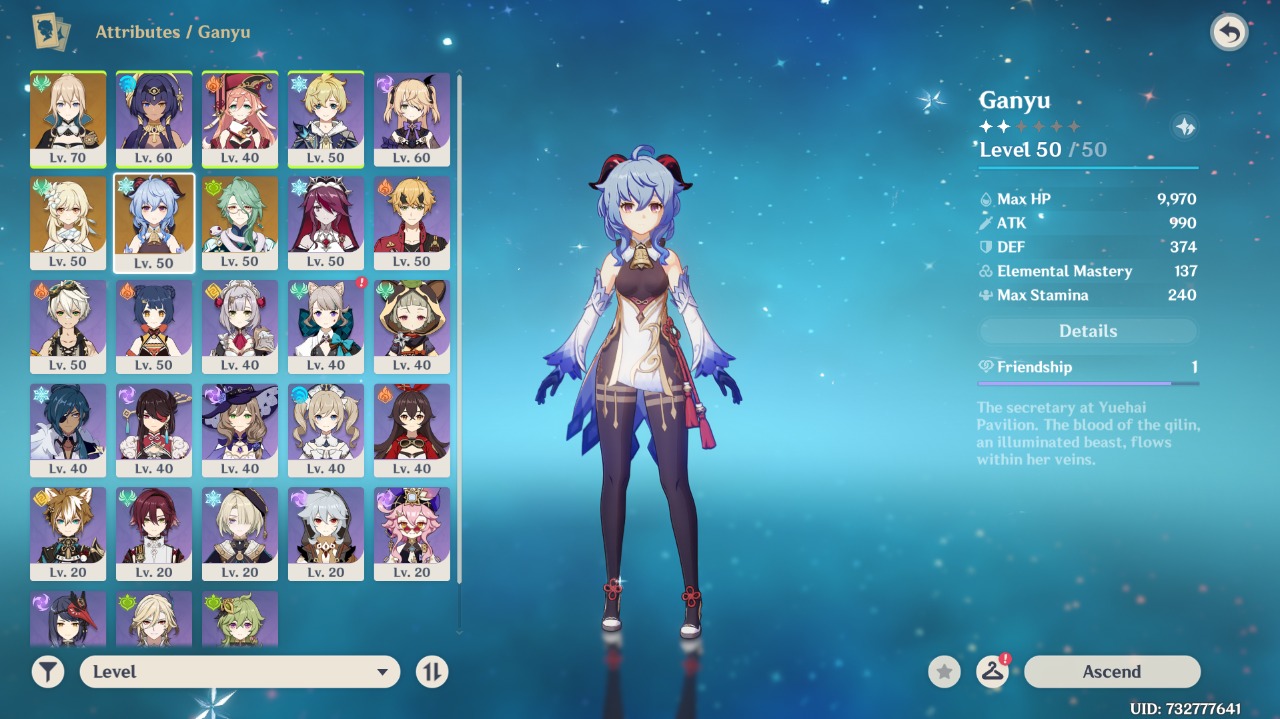Select Candace's portrait

(x=154, y=118)
